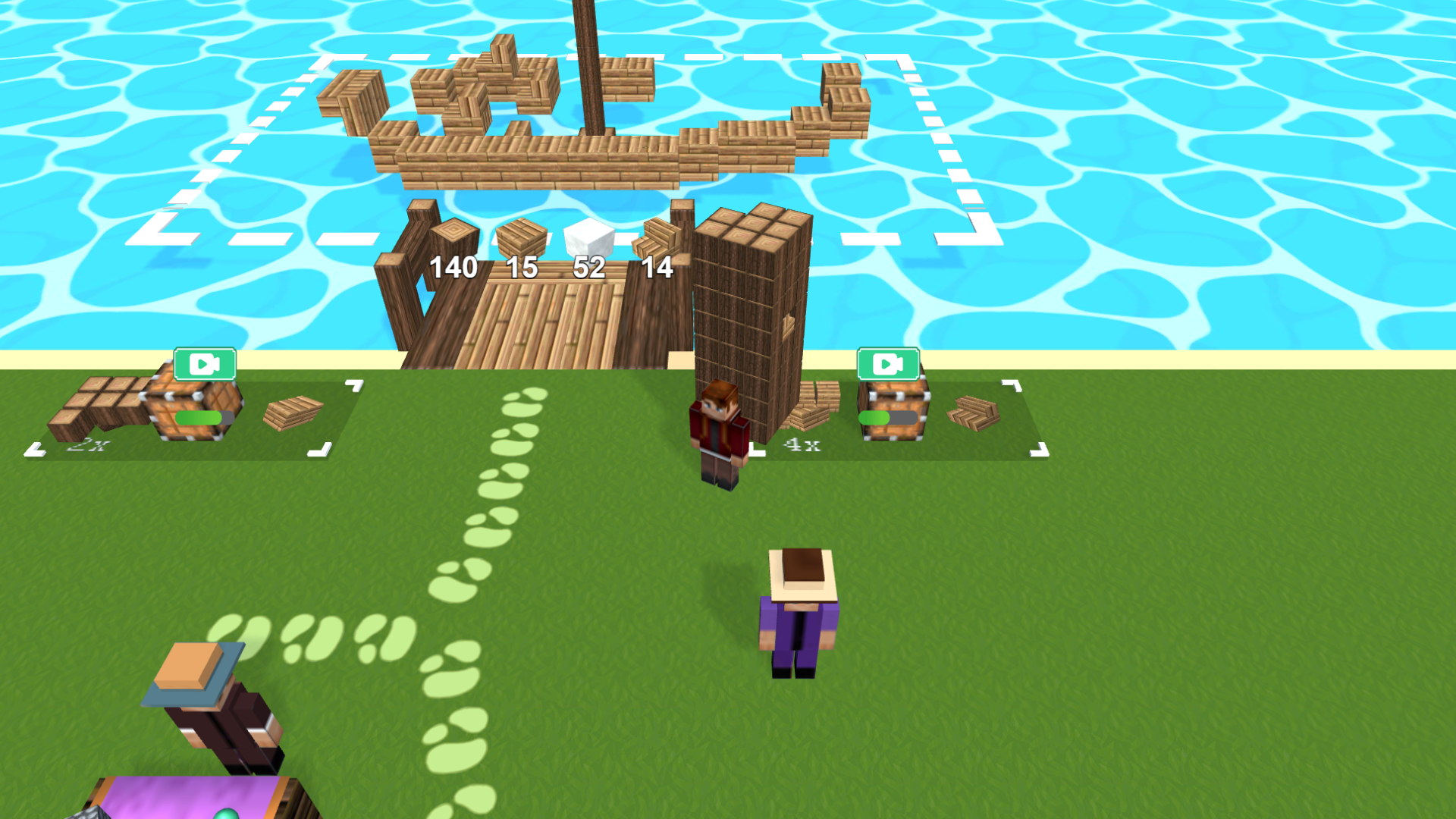Select the plank stack counter showing 15
The height and width of the screenshot is (819, 1456).
(x=522, y=267)
